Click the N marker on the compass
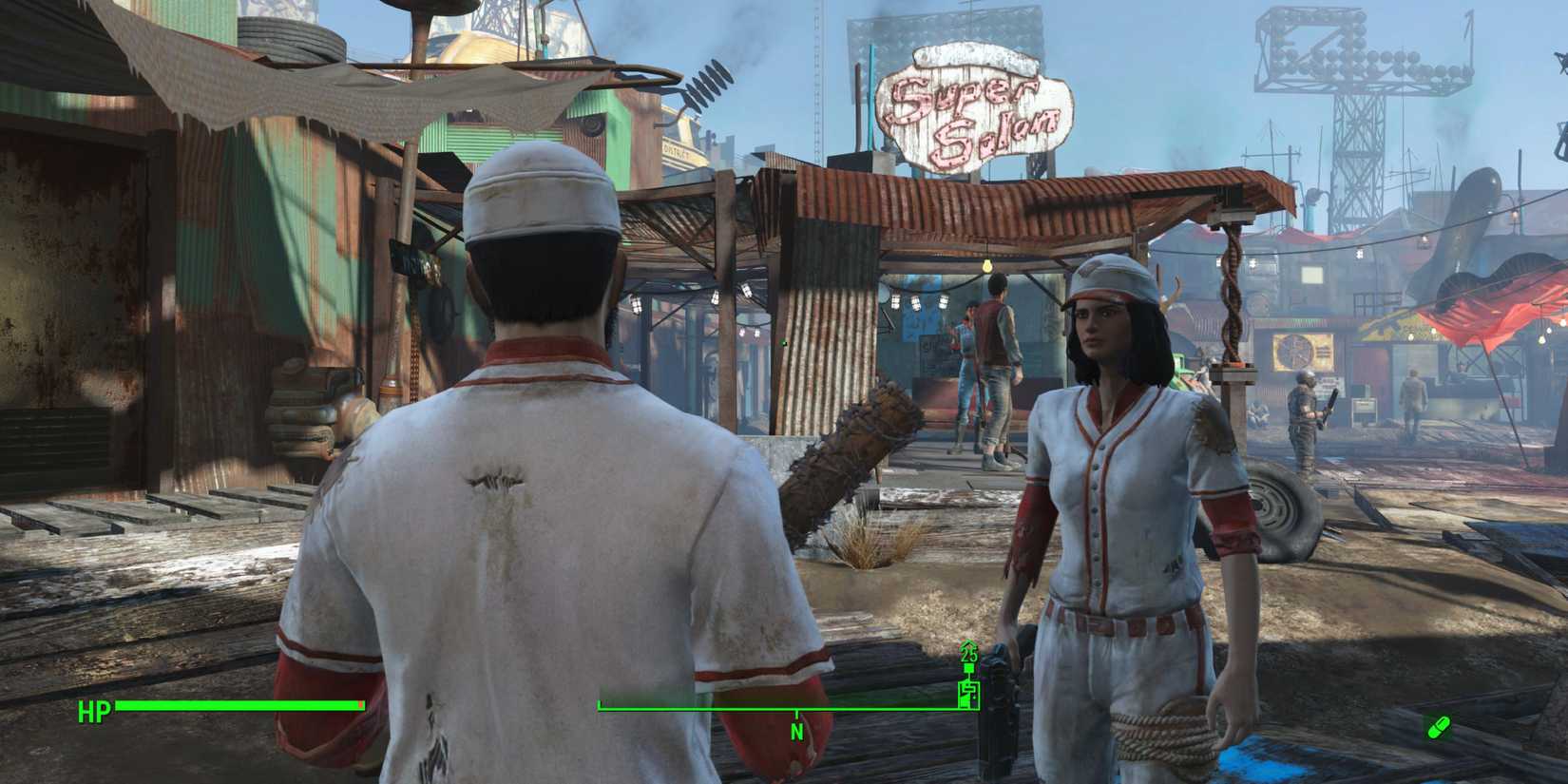The height and width of the screenshot is (784, 1568). coord(795,733)
